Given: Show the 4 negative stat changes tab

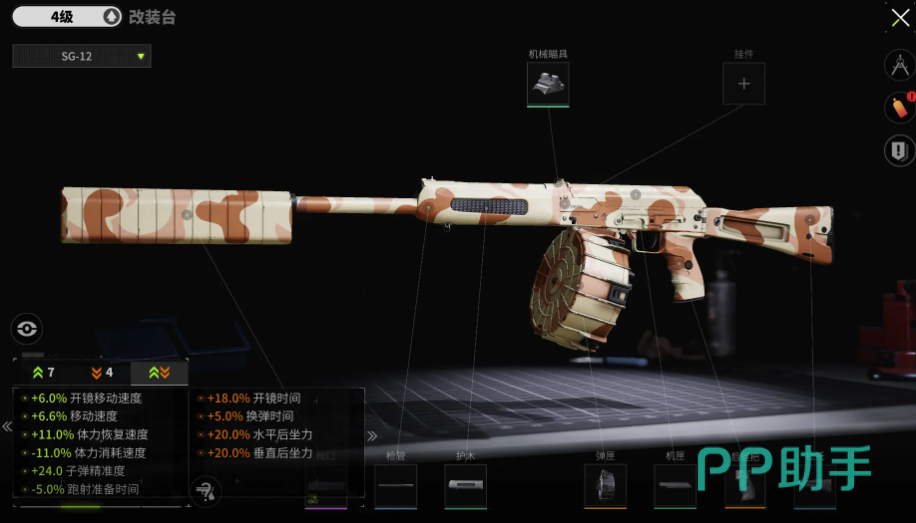Looking at the screenshot, I should 101,373.
